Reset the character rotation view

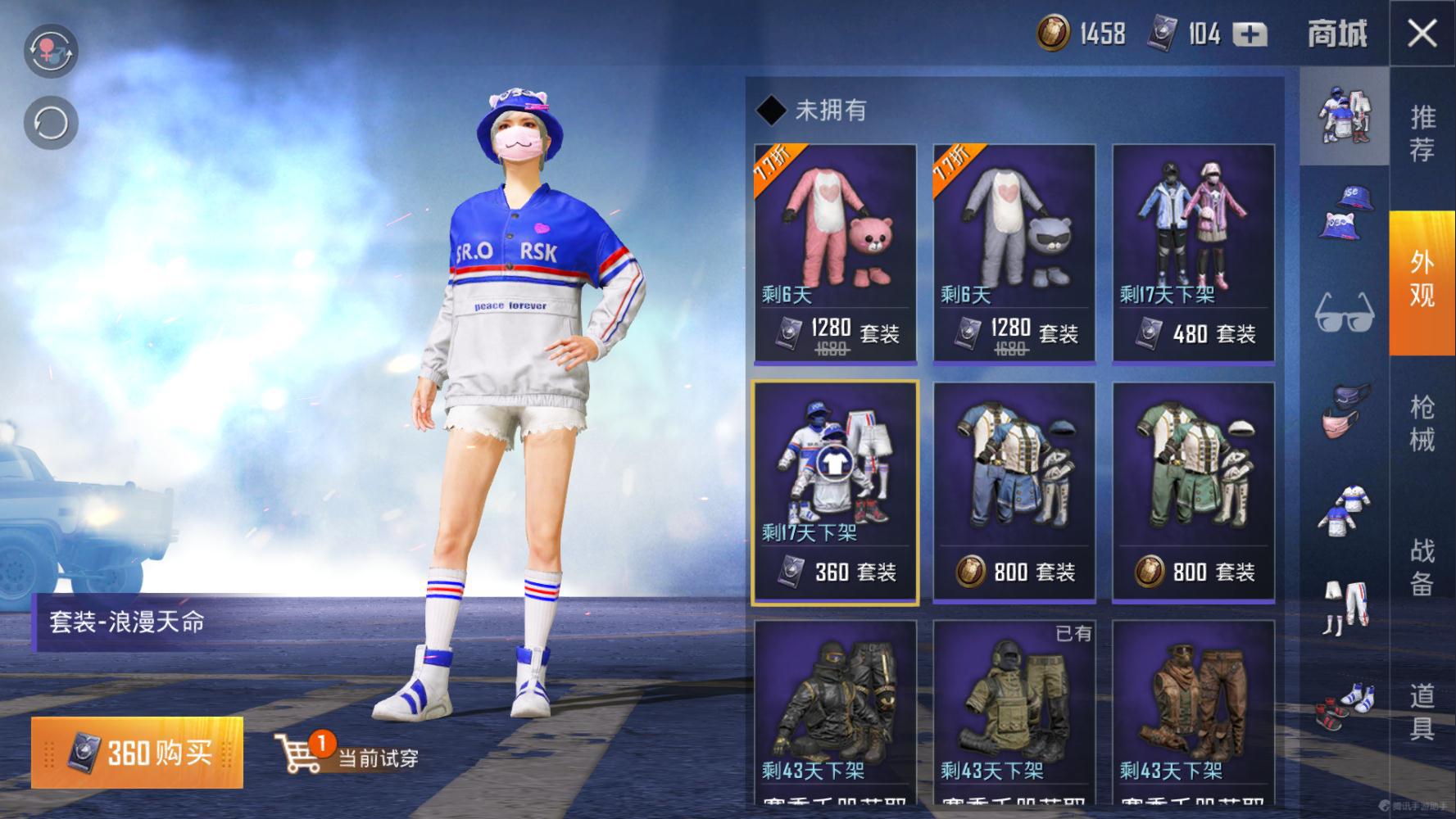tap(51, 124)
